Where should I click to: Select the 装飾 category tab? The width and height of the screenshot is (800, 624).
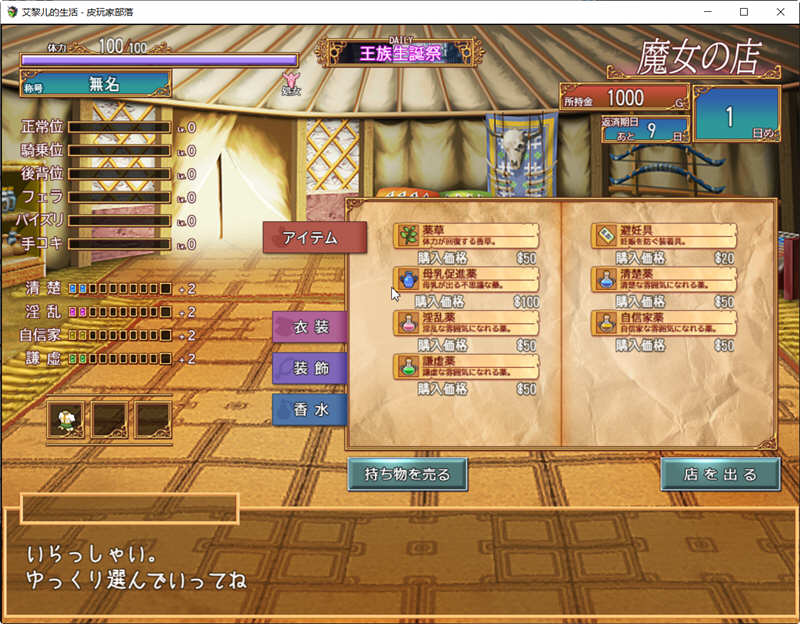click(310, 368)
